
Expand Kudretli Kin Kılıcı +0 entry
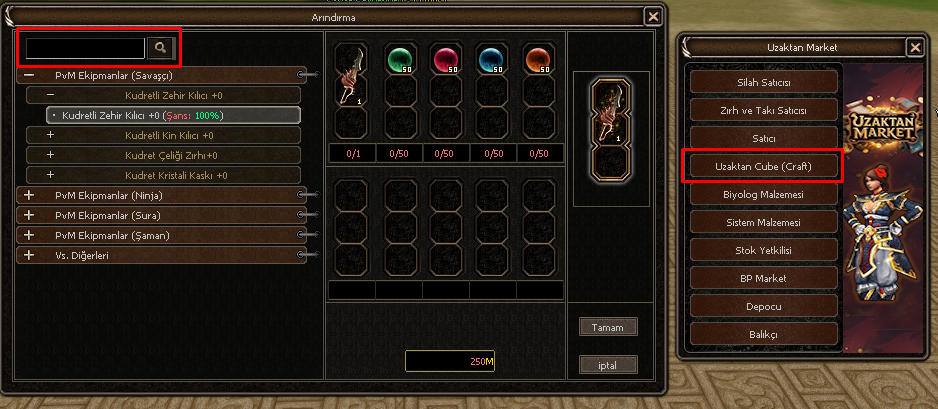tap(50, 135)
